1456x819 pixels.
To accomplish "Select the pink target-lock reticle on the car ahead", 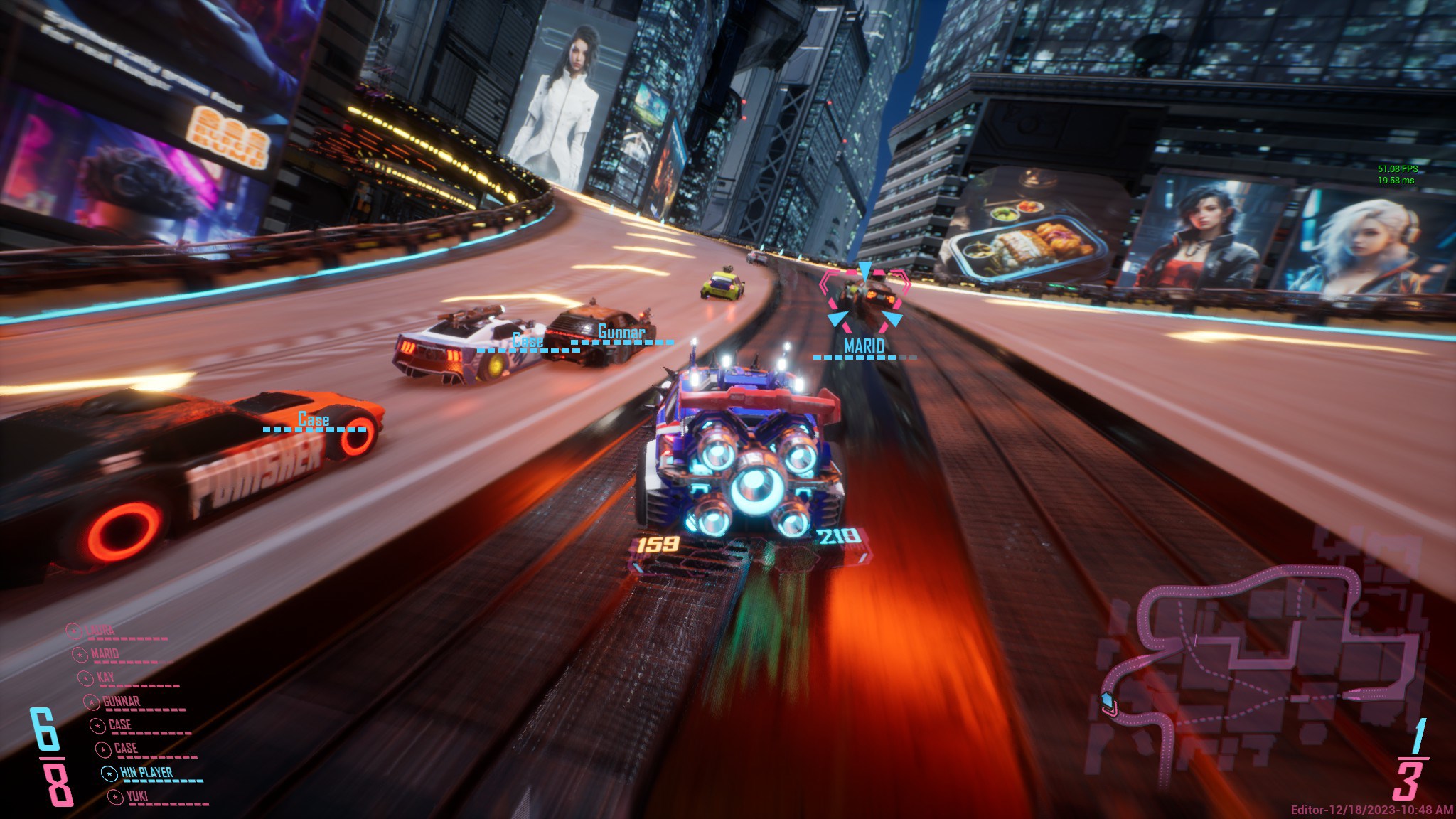I will coord(864,300).
